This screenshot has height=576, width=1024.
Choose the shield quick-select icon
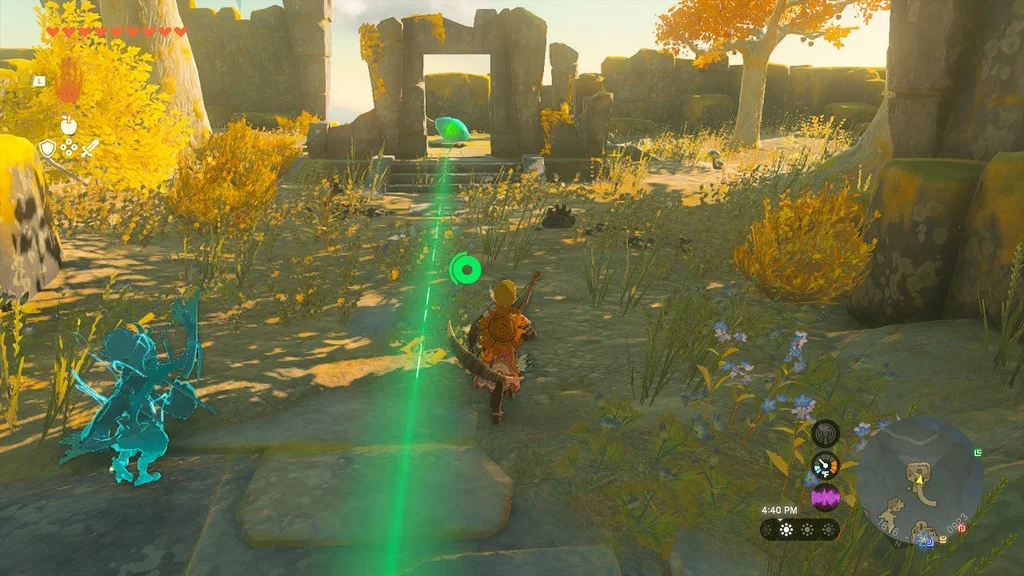click(47, 149)
